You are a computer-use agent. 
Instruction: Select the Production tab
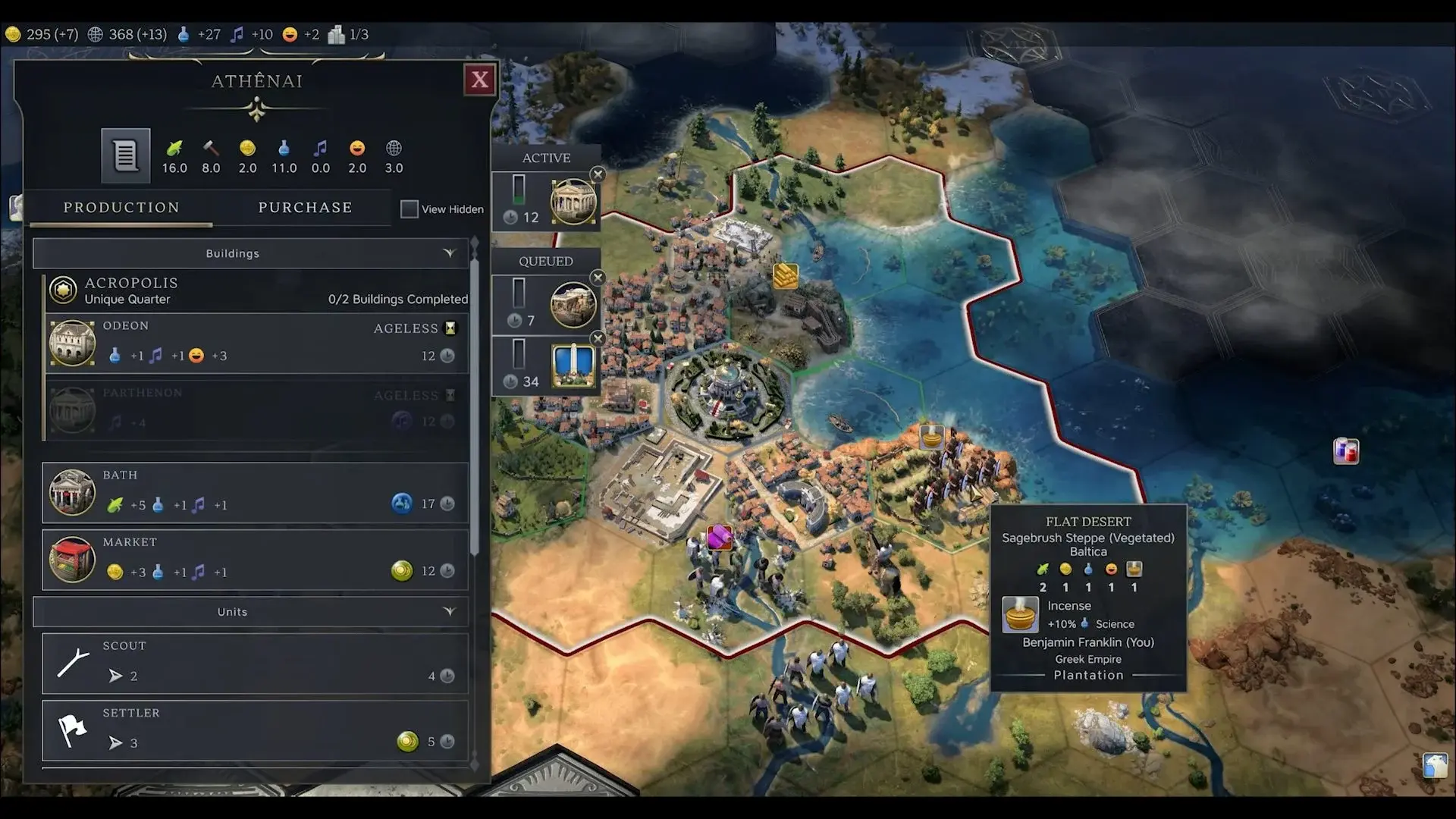tap(121, 208)
